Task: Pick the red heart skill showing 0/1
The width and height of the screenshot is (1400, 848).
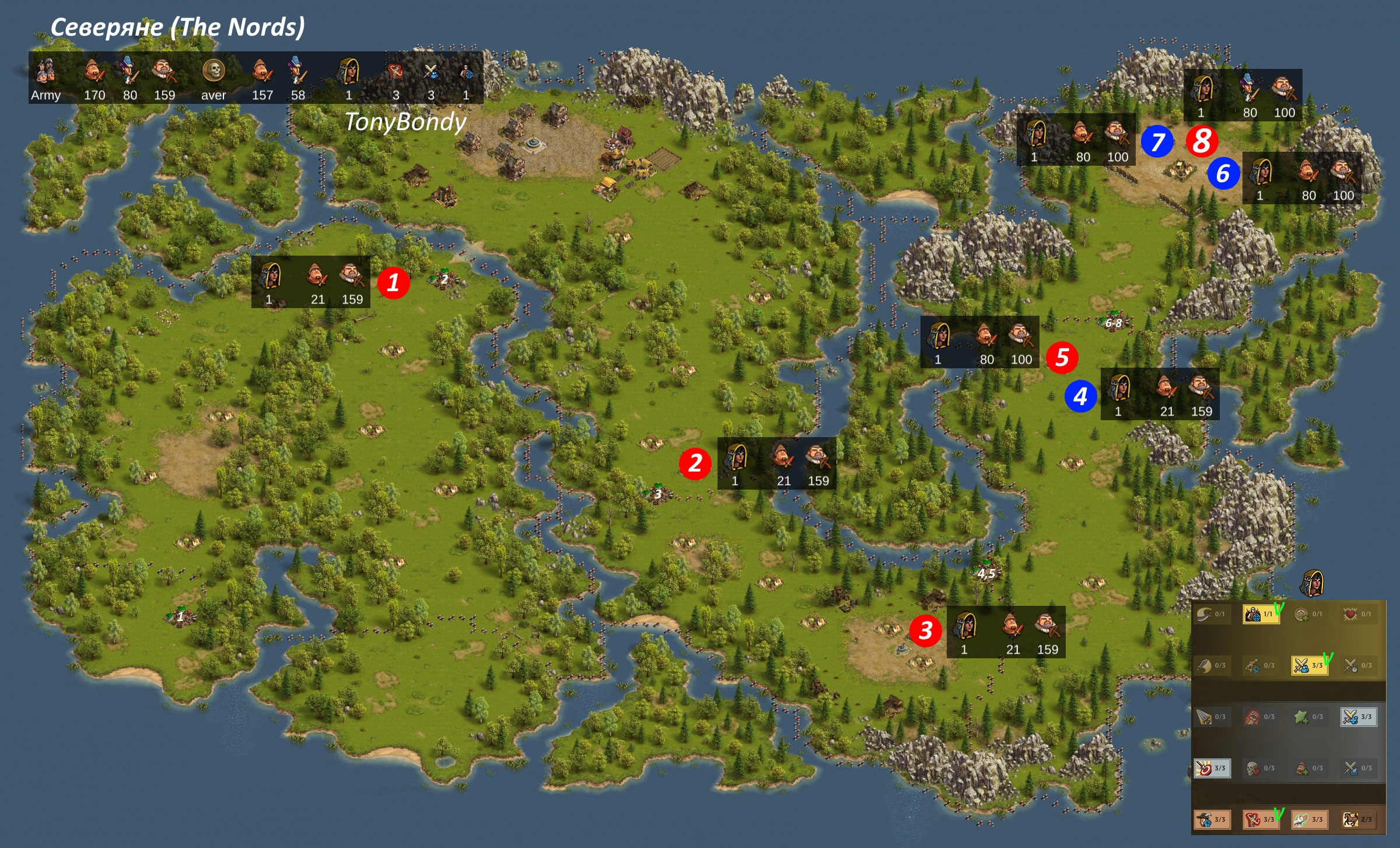Action: tap(1357, 614)
